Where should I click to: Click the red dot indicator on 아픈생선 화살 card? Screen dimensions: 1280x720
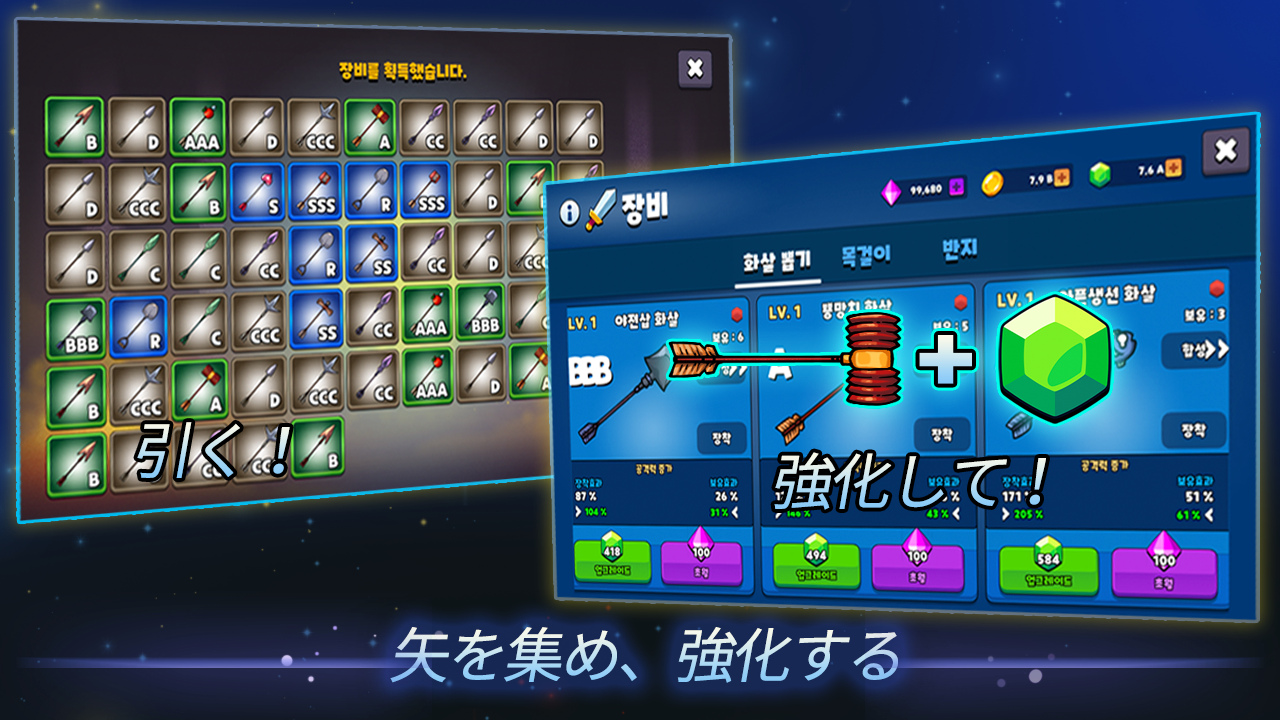[1215, 288]
